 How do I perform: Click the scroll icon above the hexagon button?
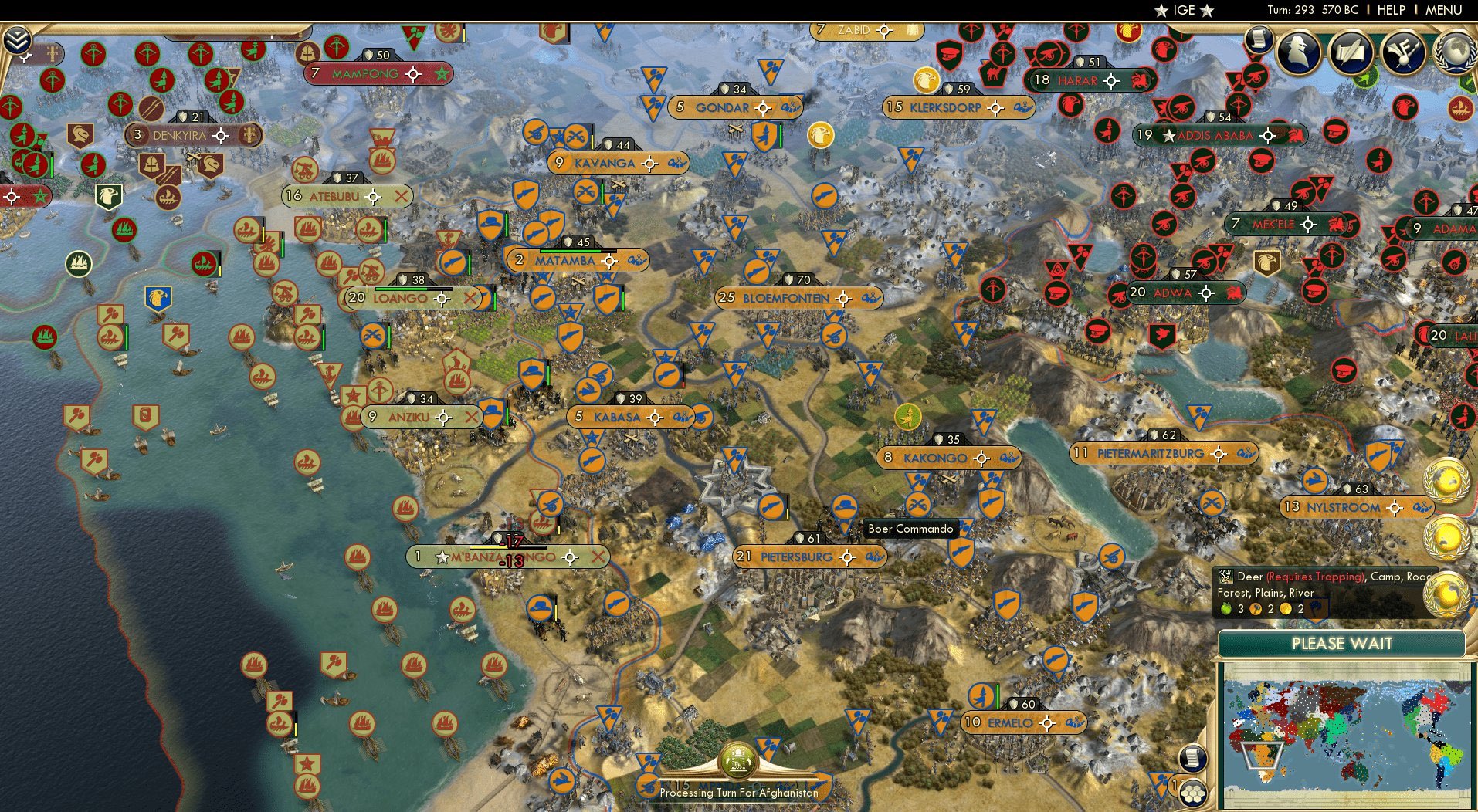point(1192,757)
